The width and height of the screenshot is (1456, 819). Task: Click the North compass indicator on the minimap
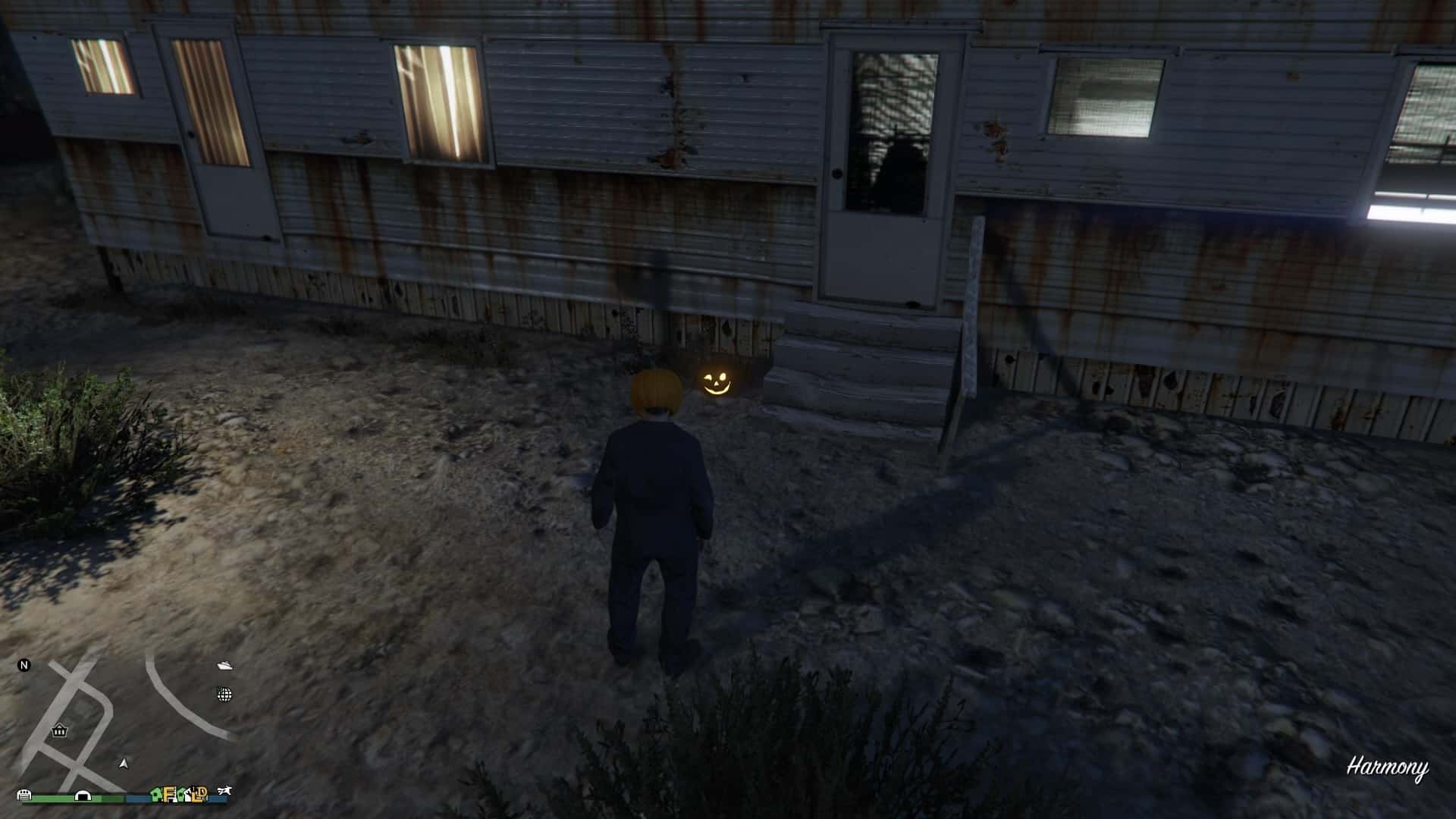(25, 666)
